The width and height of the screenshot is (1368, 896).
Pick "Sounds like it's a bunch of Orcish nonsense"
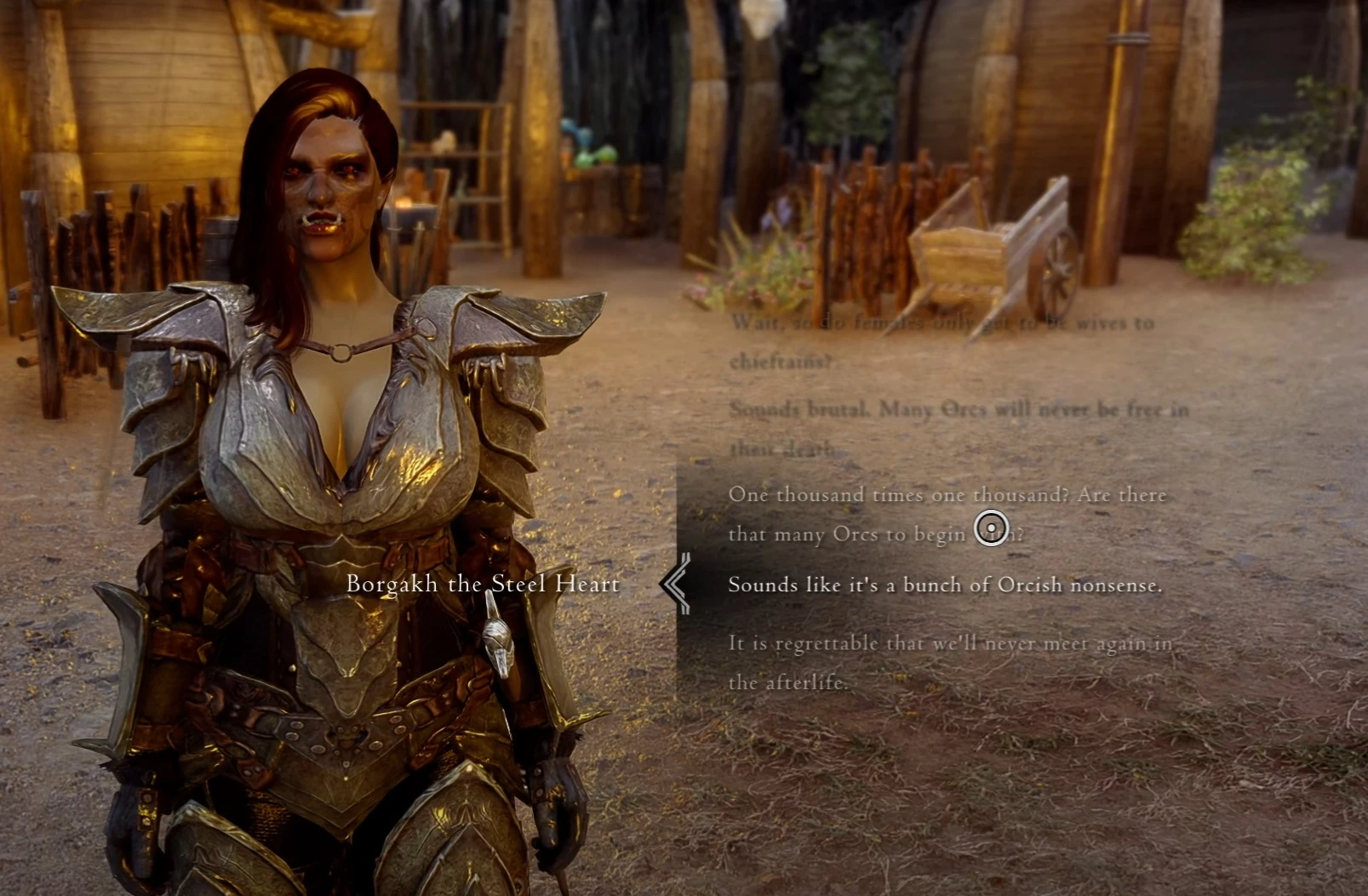click(x=945, y=585)
